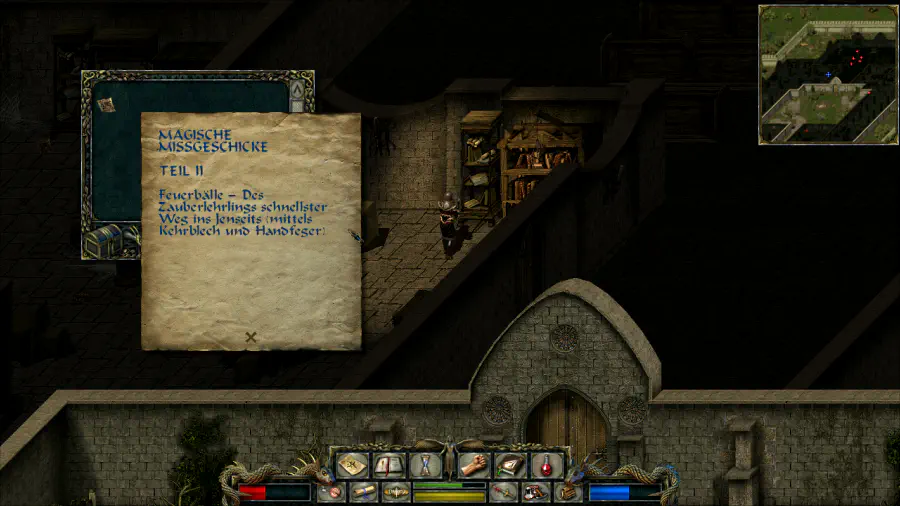Viewport: 900px width, 506px height.
Task: Open the book icon in the HUD
Action: [x=388, y=464]
